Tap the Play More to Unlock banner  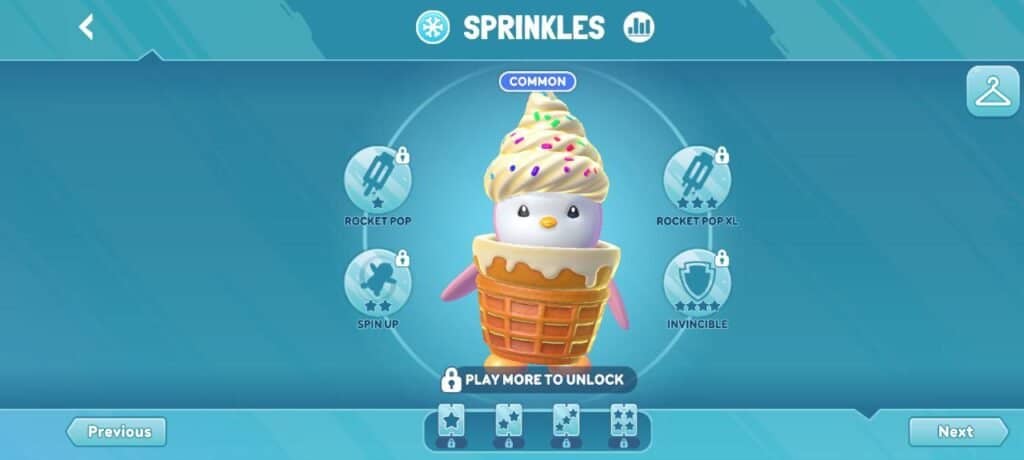pyautogui.click(x=537, y=380)
